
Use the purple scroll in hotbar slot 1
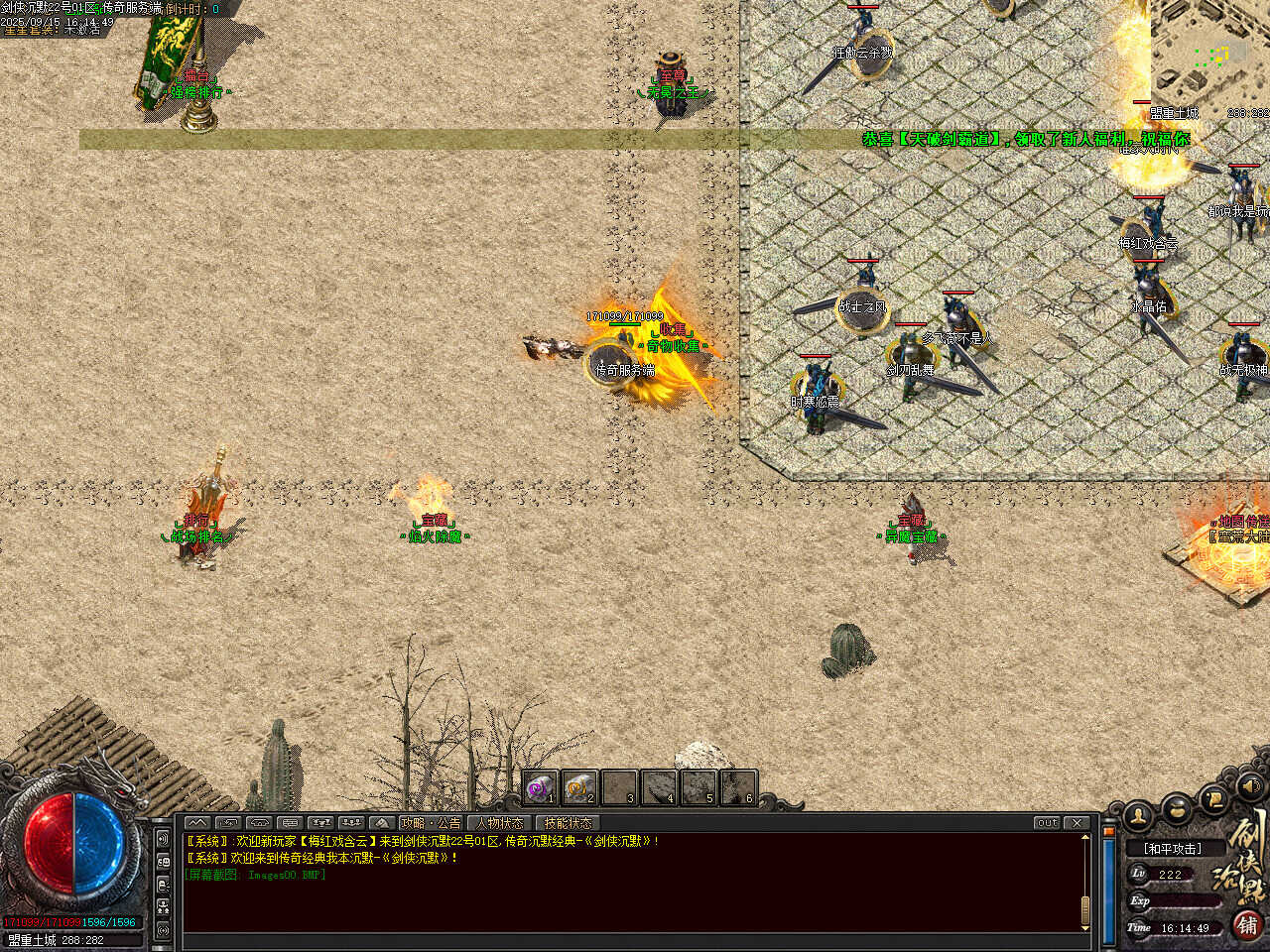540,788
